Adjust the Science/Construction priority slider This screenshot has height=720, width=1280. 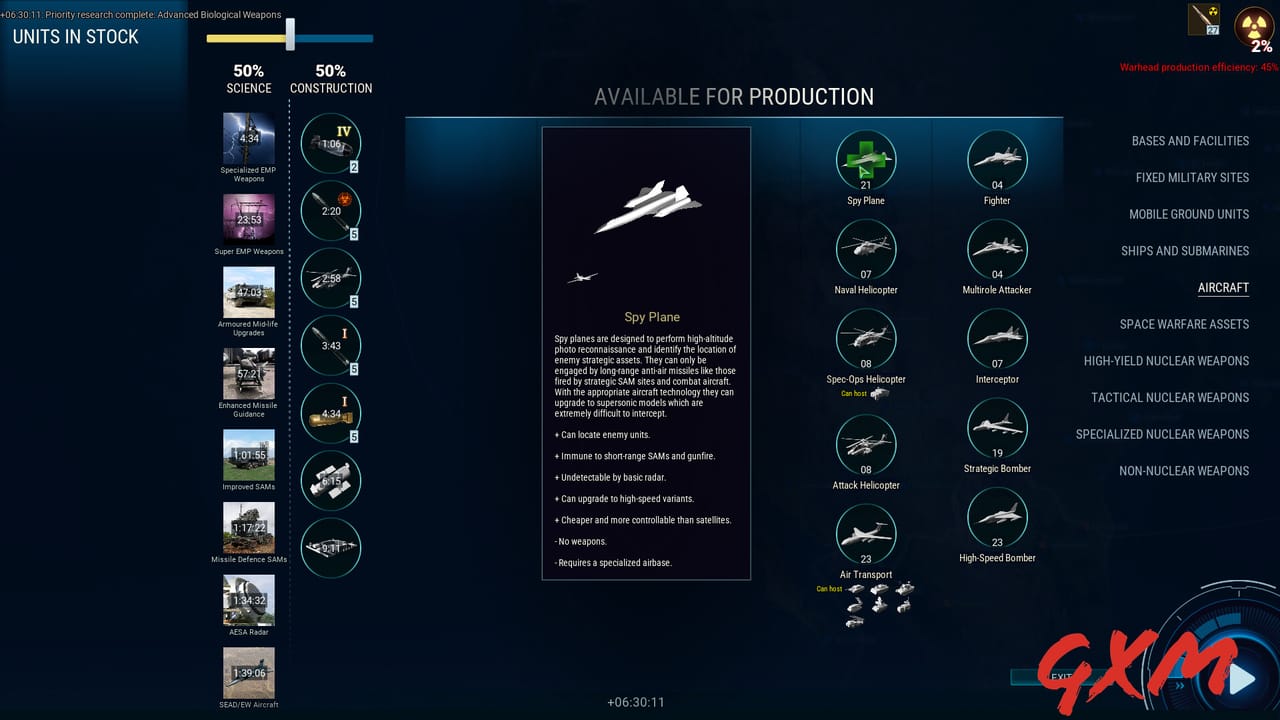pyautogui.click(x=290, y=37)
